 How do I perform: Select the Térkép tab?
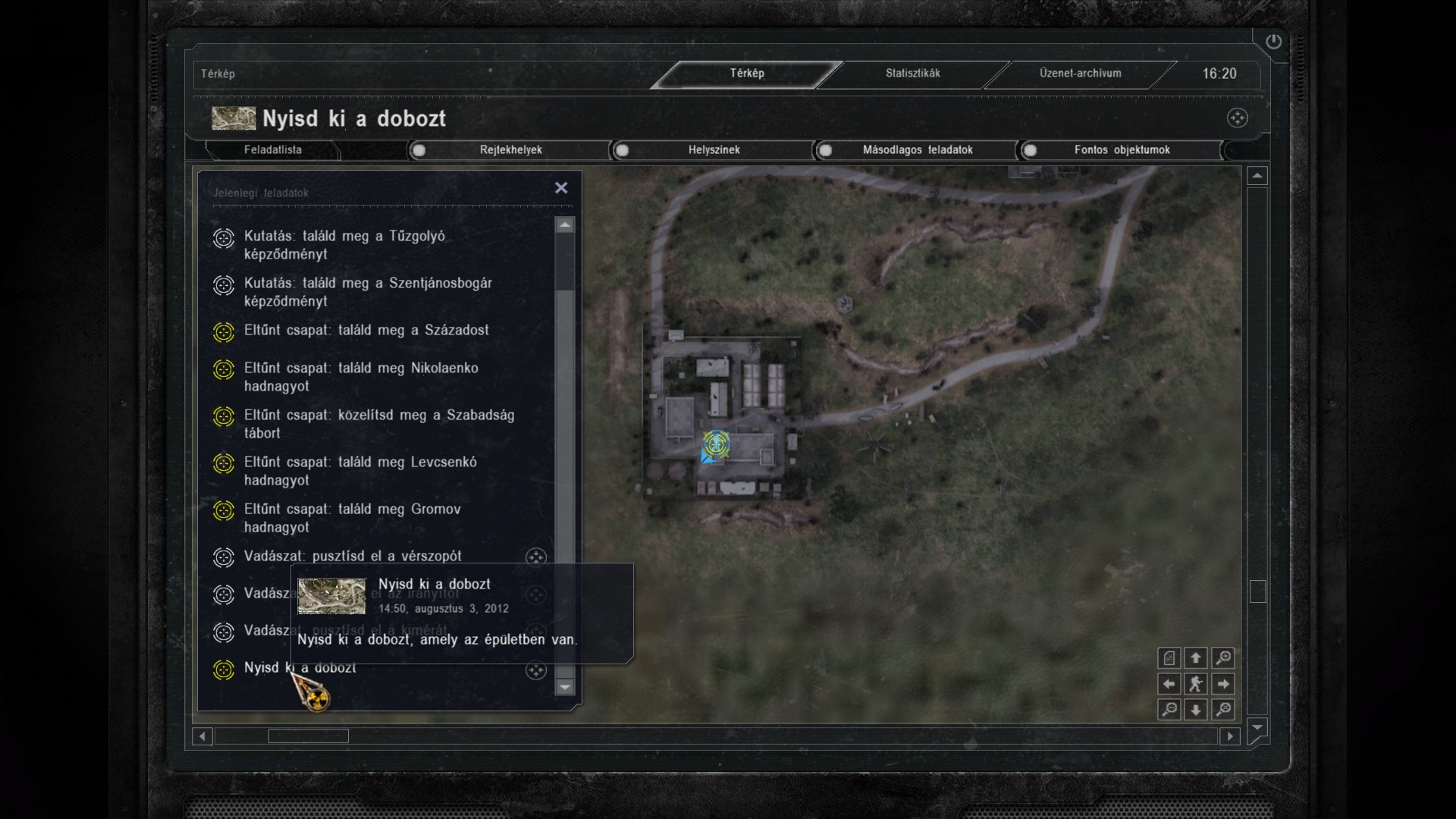(747, 74)
